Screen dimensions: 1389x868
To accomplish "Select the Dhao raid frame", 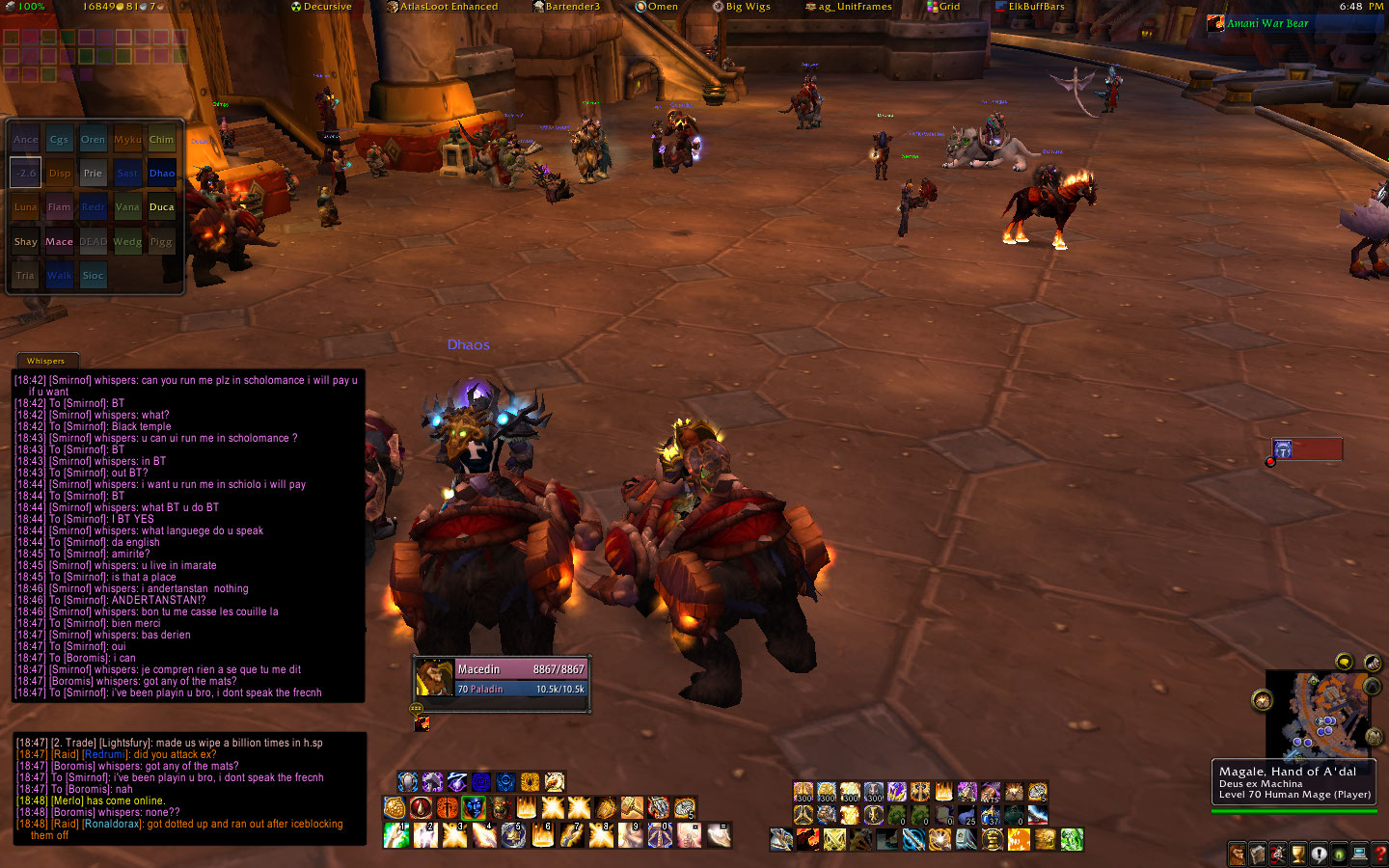I will [162, 174].
